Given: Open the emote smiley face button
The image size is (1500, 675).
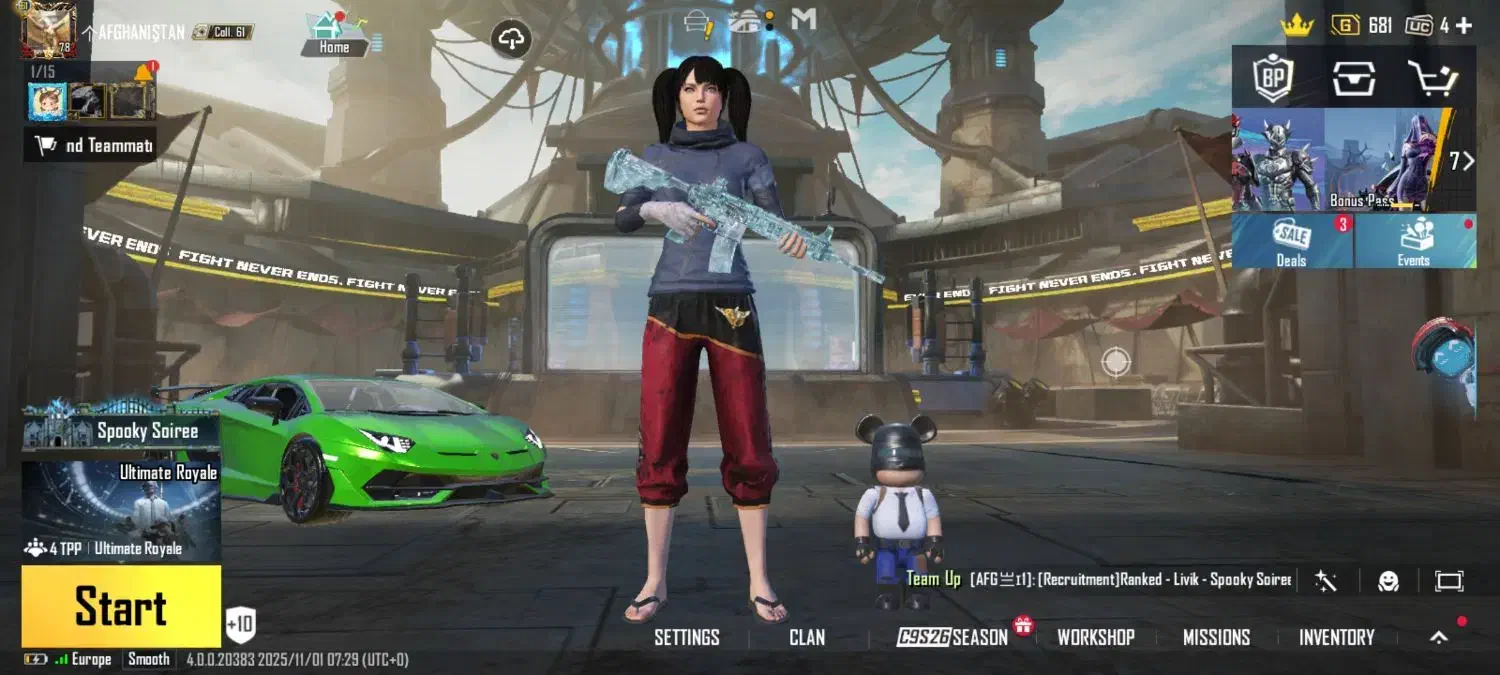Looking at the screenshot, I should coord(1388,581).
